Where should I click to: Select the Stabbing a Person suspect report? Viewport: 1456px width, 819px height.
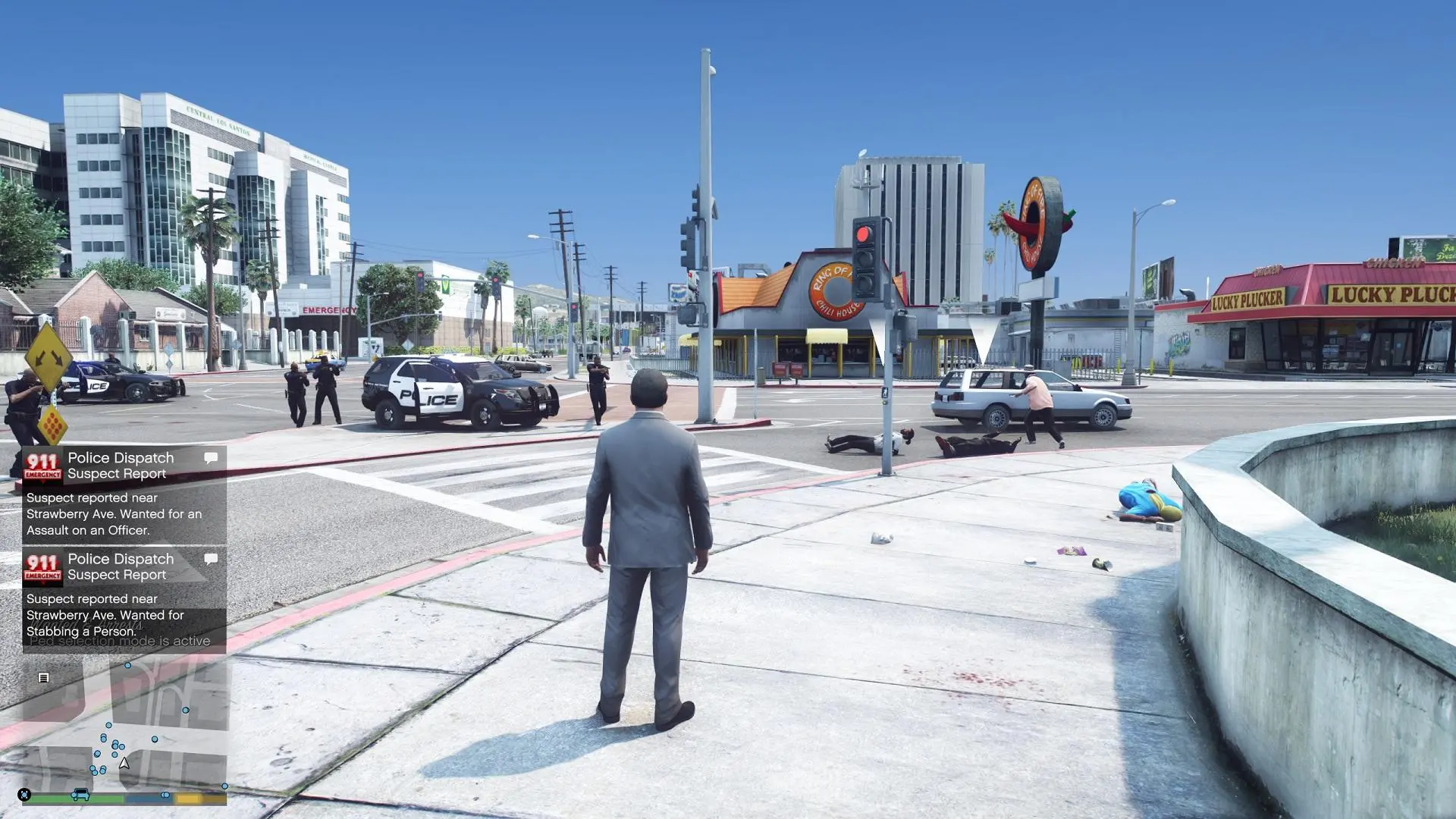pos(124,596)
